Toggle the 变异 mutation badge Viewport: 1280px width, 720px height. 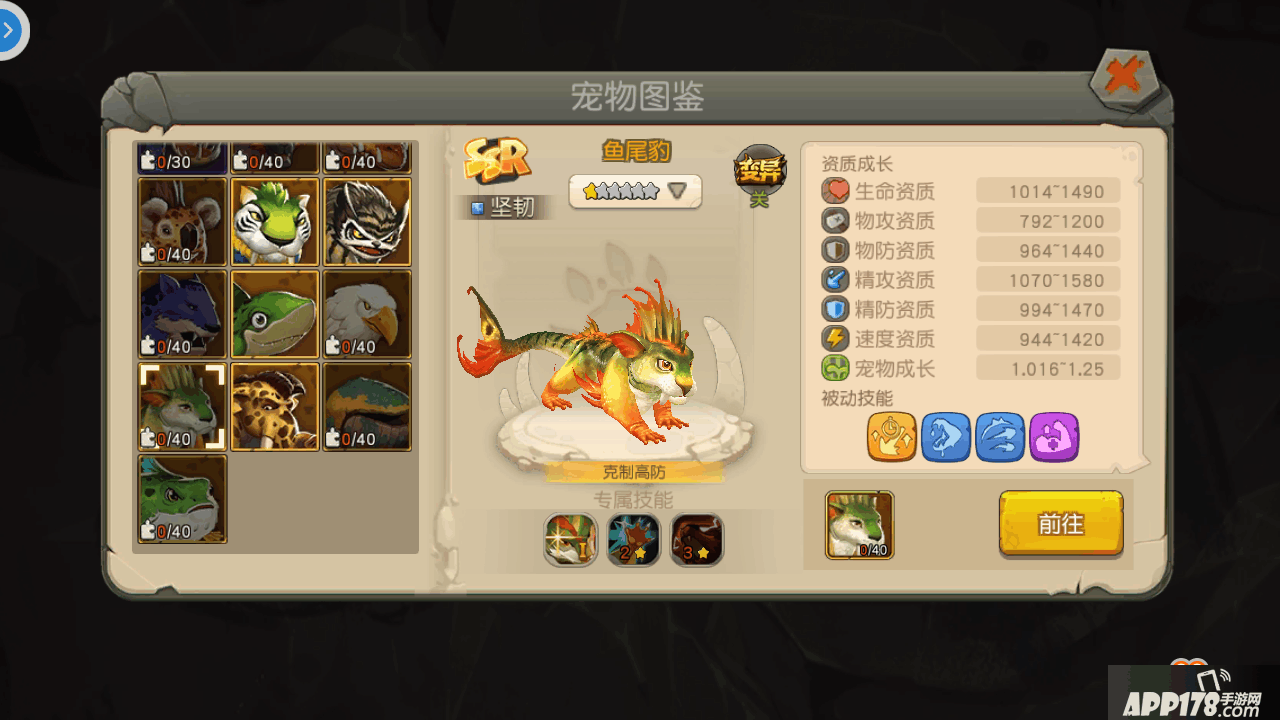click(760, 171)
